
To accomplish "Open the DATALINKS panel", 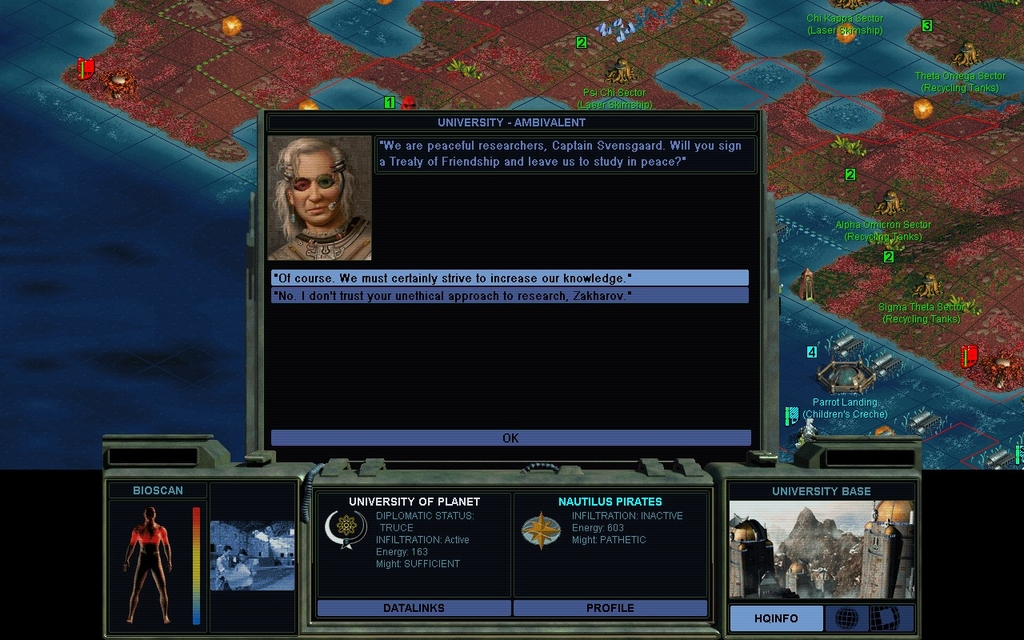I will click(413, 608).
